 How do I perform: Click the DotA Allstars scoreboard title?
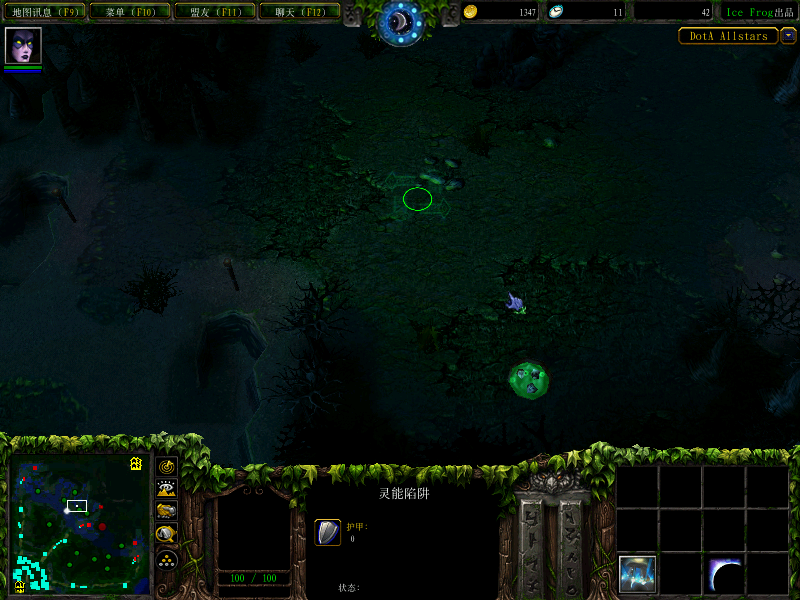[728, 36]
